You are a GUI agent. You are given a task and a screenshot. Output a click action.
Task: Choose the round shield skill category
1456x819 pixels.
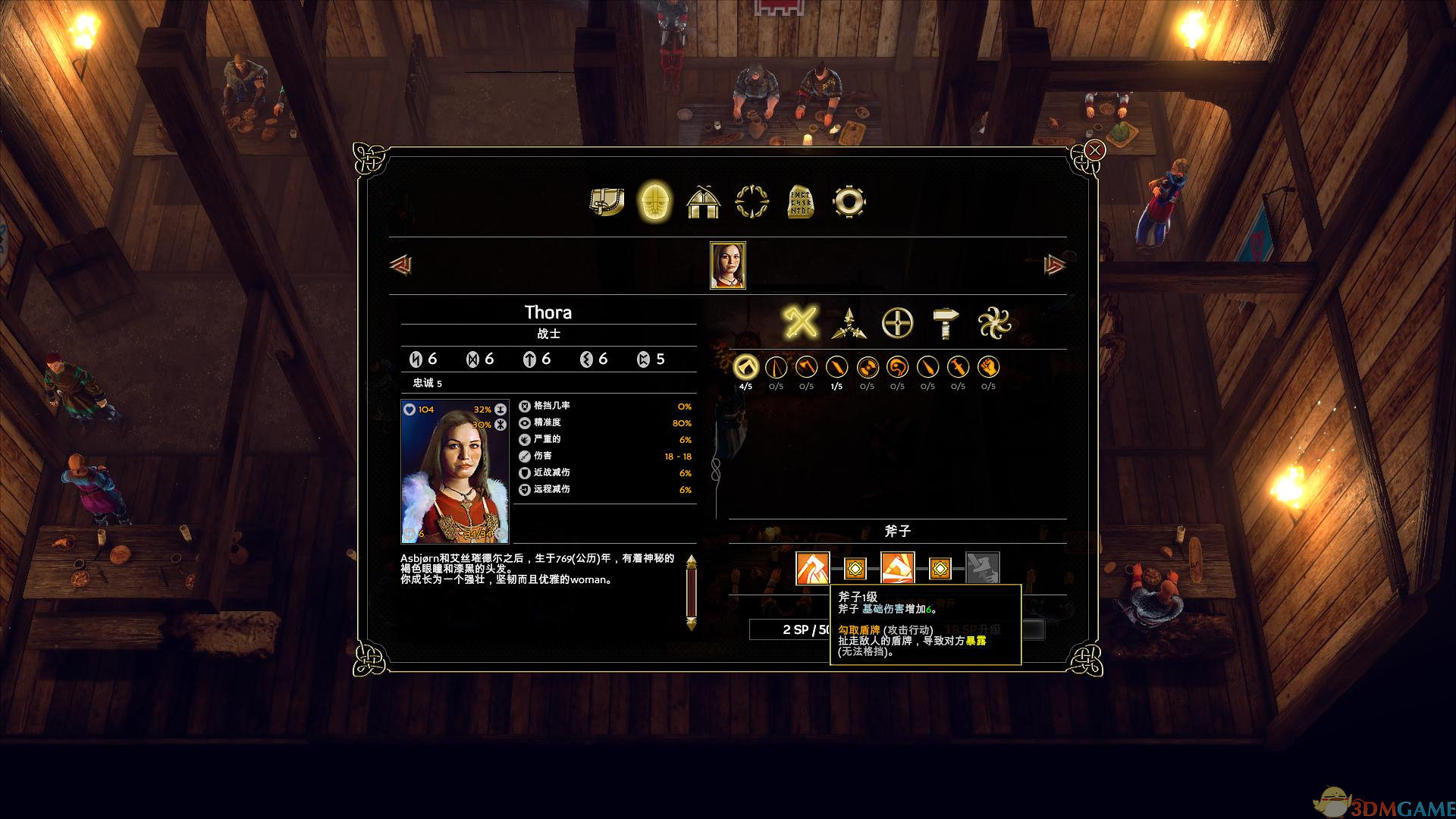click(896, 324)
